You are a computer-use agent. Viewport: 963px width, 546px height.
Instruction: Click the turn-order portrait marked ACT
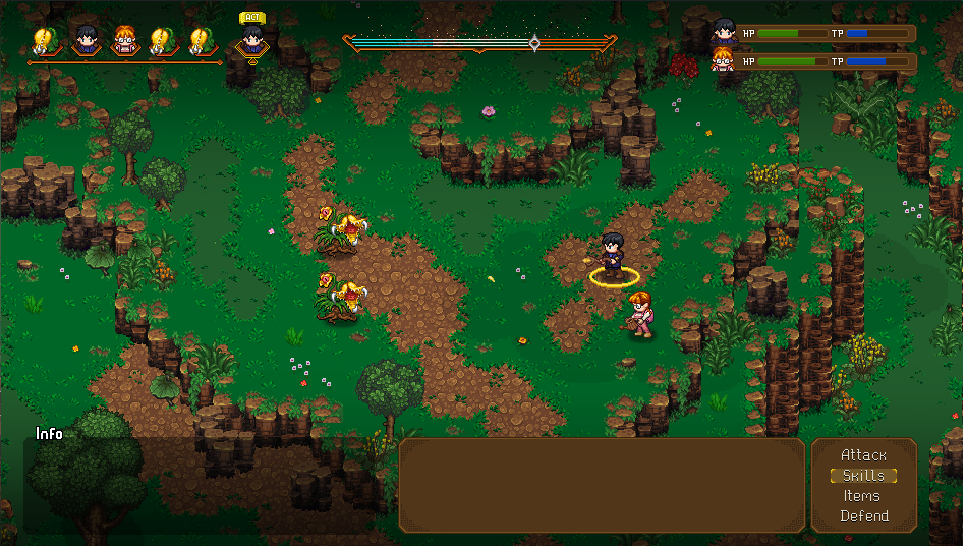[252, 41]
